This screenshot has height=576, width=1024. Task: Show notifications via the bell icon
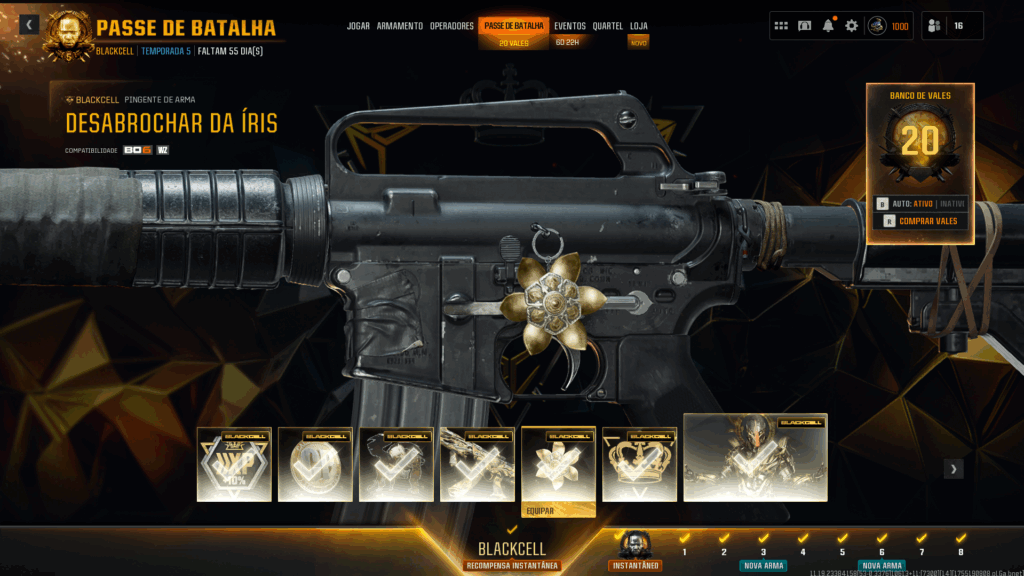(x=828, y=26)
